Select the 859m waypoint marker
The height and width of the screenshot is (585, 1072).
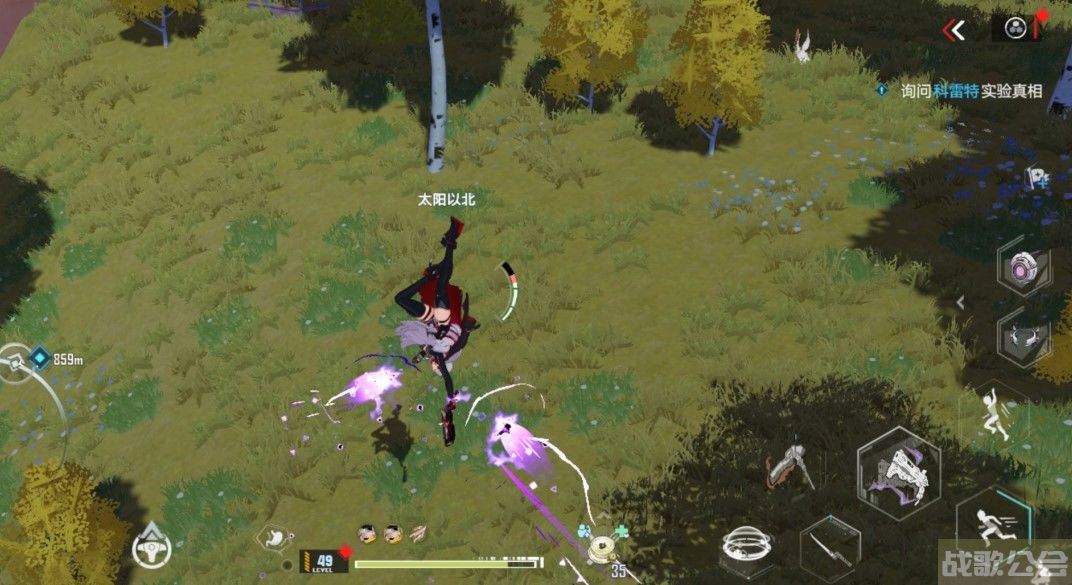(40, 357)
